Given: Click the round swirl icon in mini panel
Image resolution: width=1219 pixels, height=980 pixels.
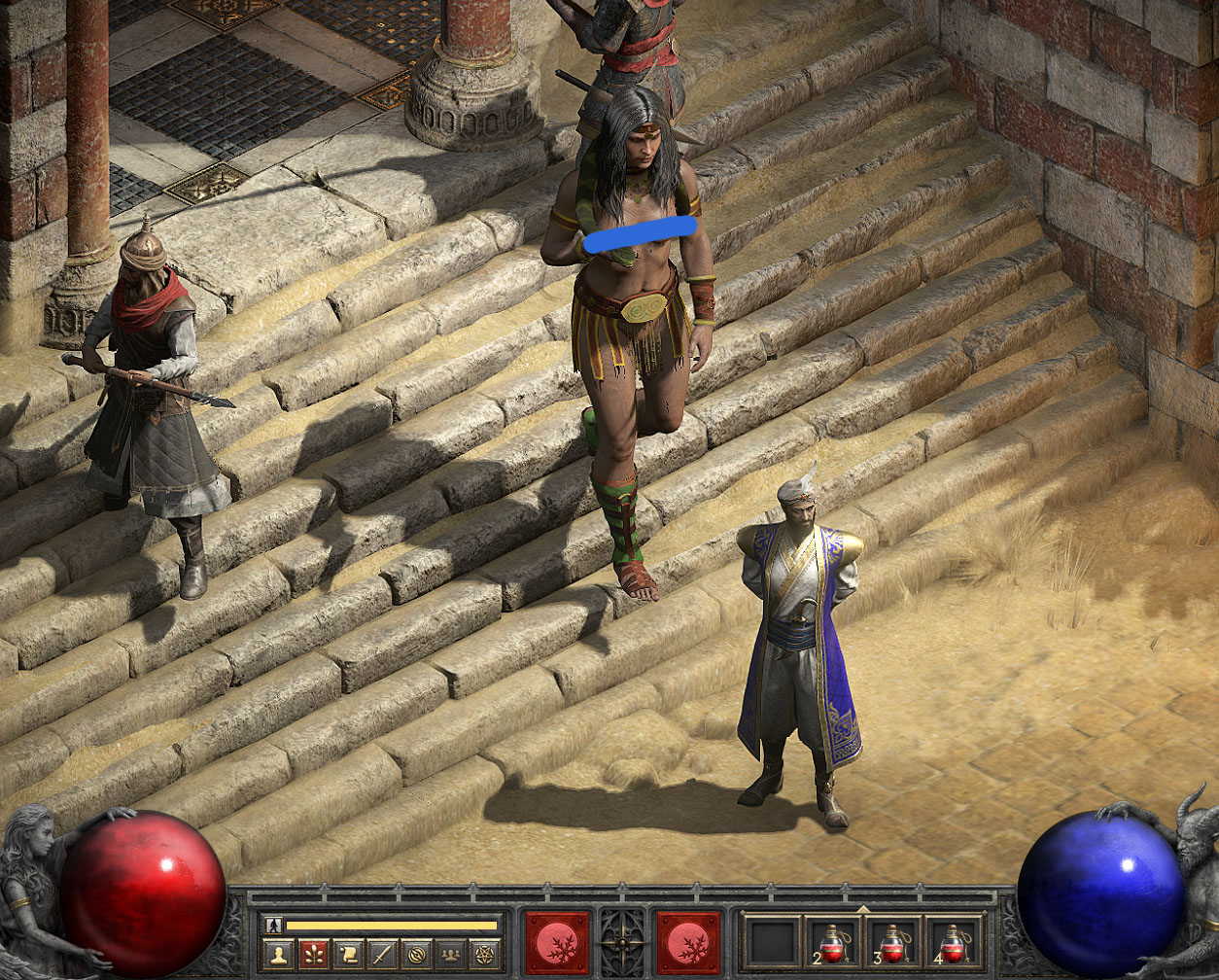Looking at the screenshot, I should 415,955.
